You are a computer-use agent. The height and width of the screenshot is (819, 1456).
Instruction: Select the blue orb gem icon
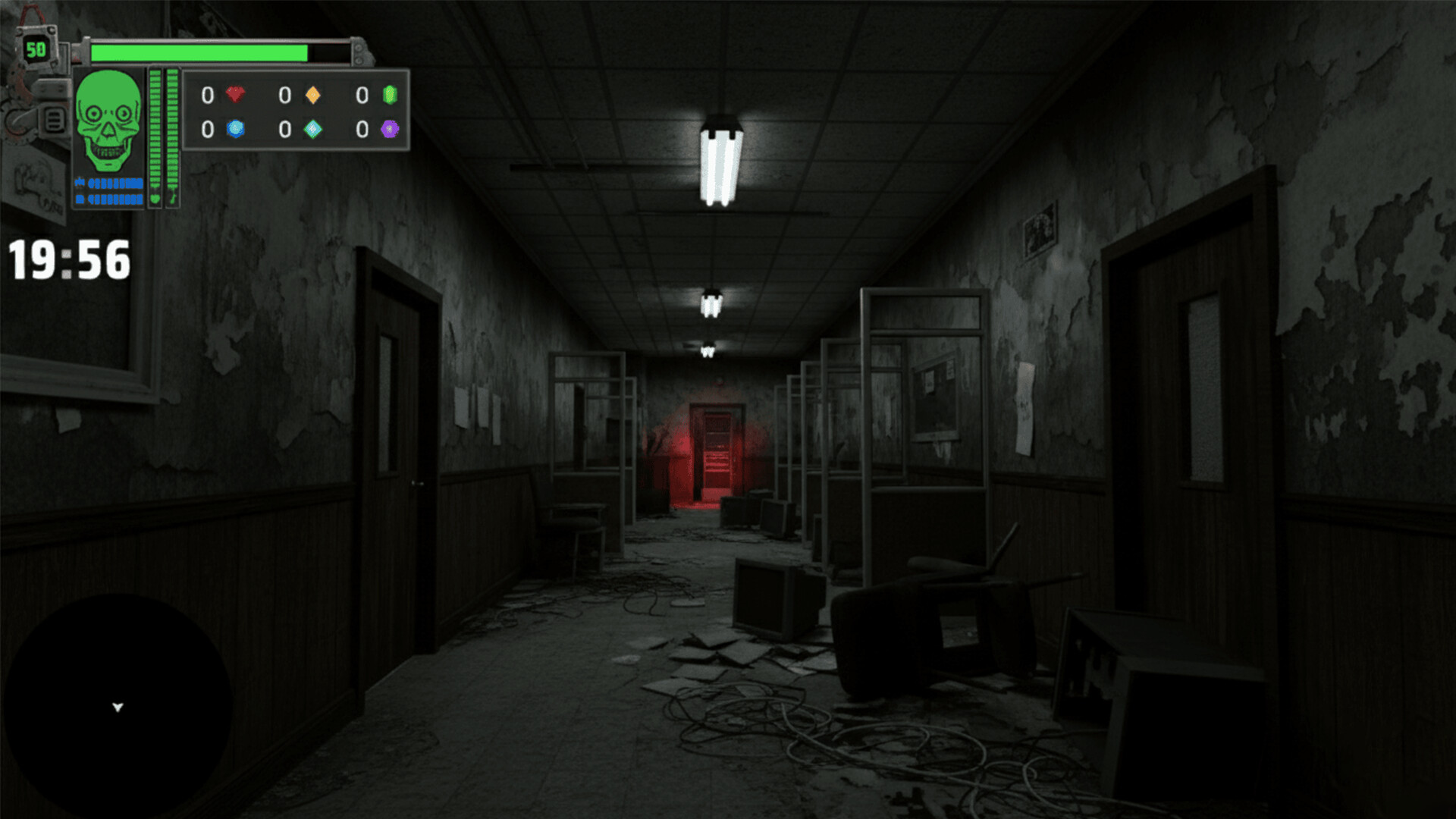coord(235,129)
